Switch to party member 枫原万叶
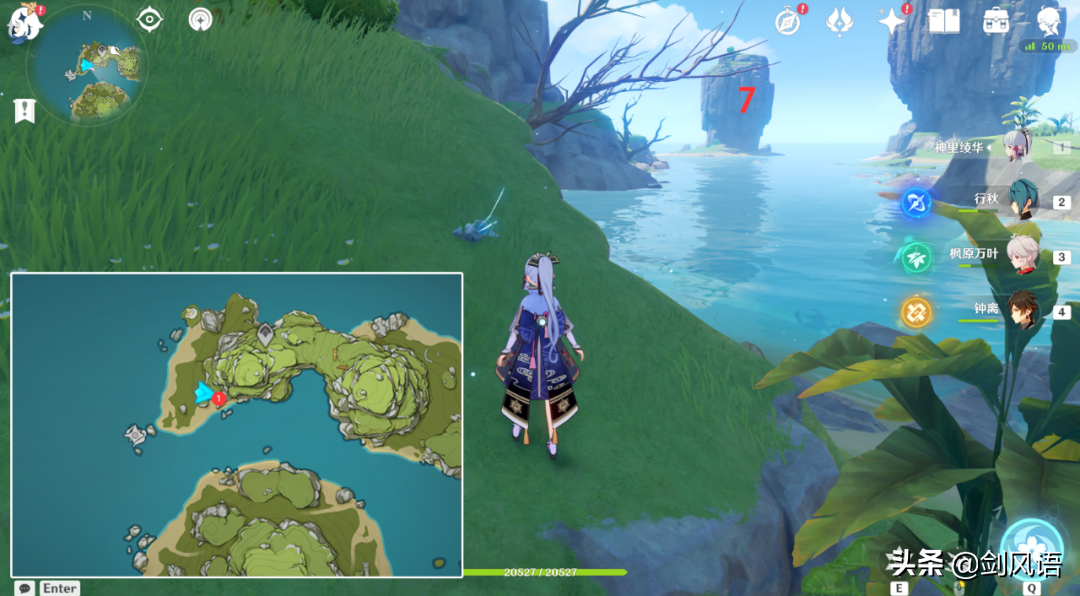The image size is (1080, 596). (1021, 255)
